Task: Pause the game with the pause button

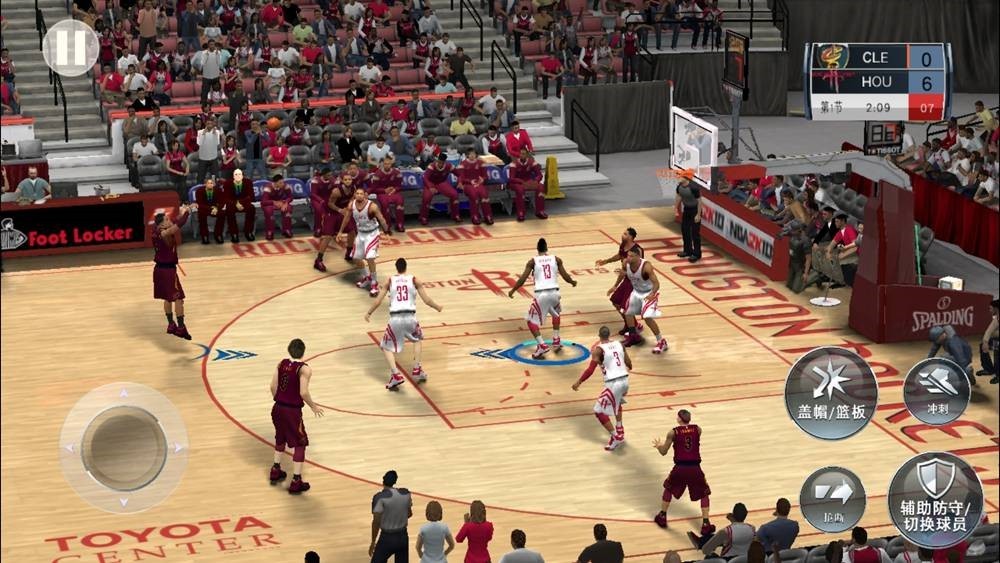Action: pyautogui.click(x=71, y=47)
